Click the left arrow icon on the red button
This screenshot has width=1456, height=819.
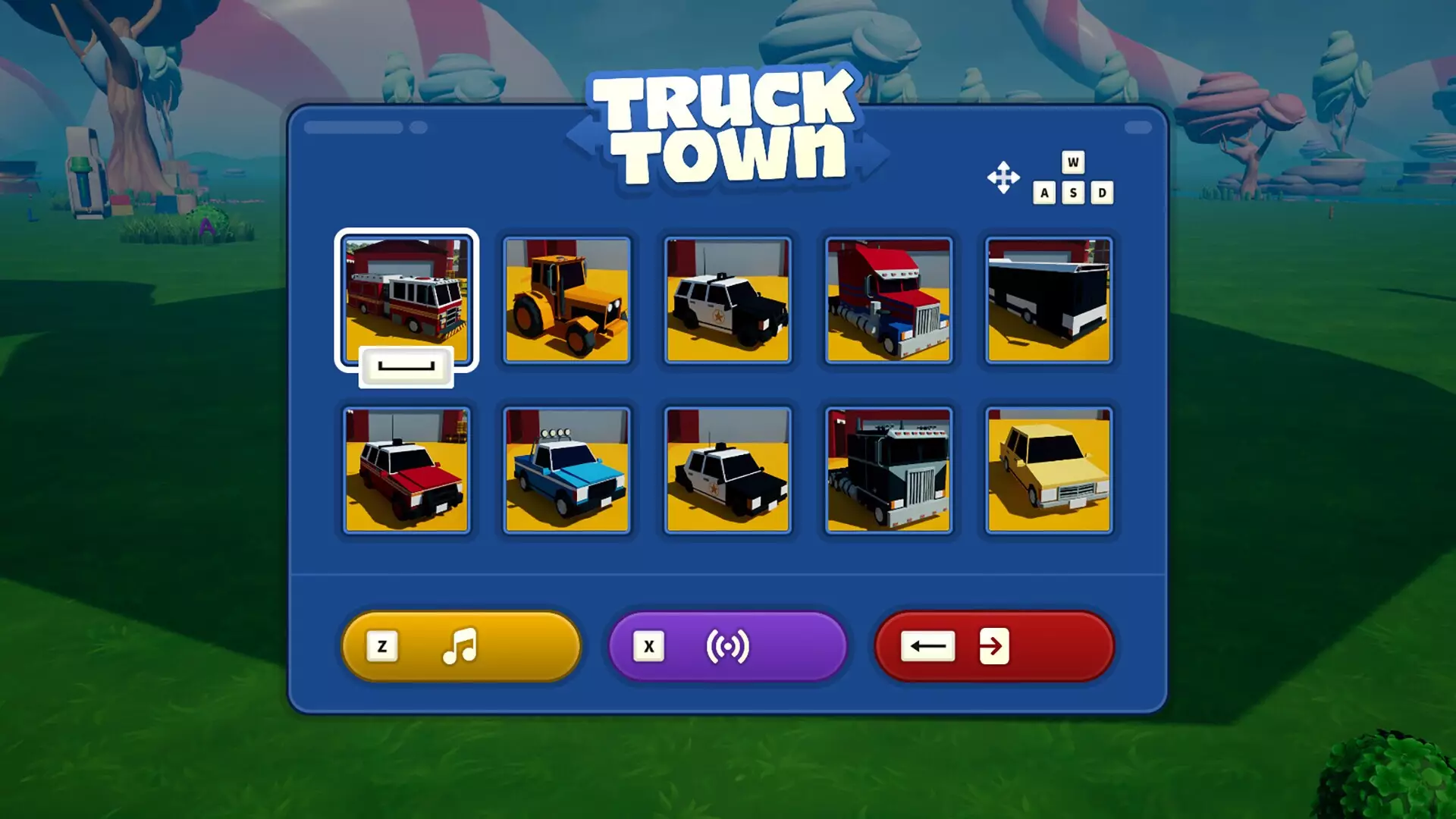click(x=927, y=646)
